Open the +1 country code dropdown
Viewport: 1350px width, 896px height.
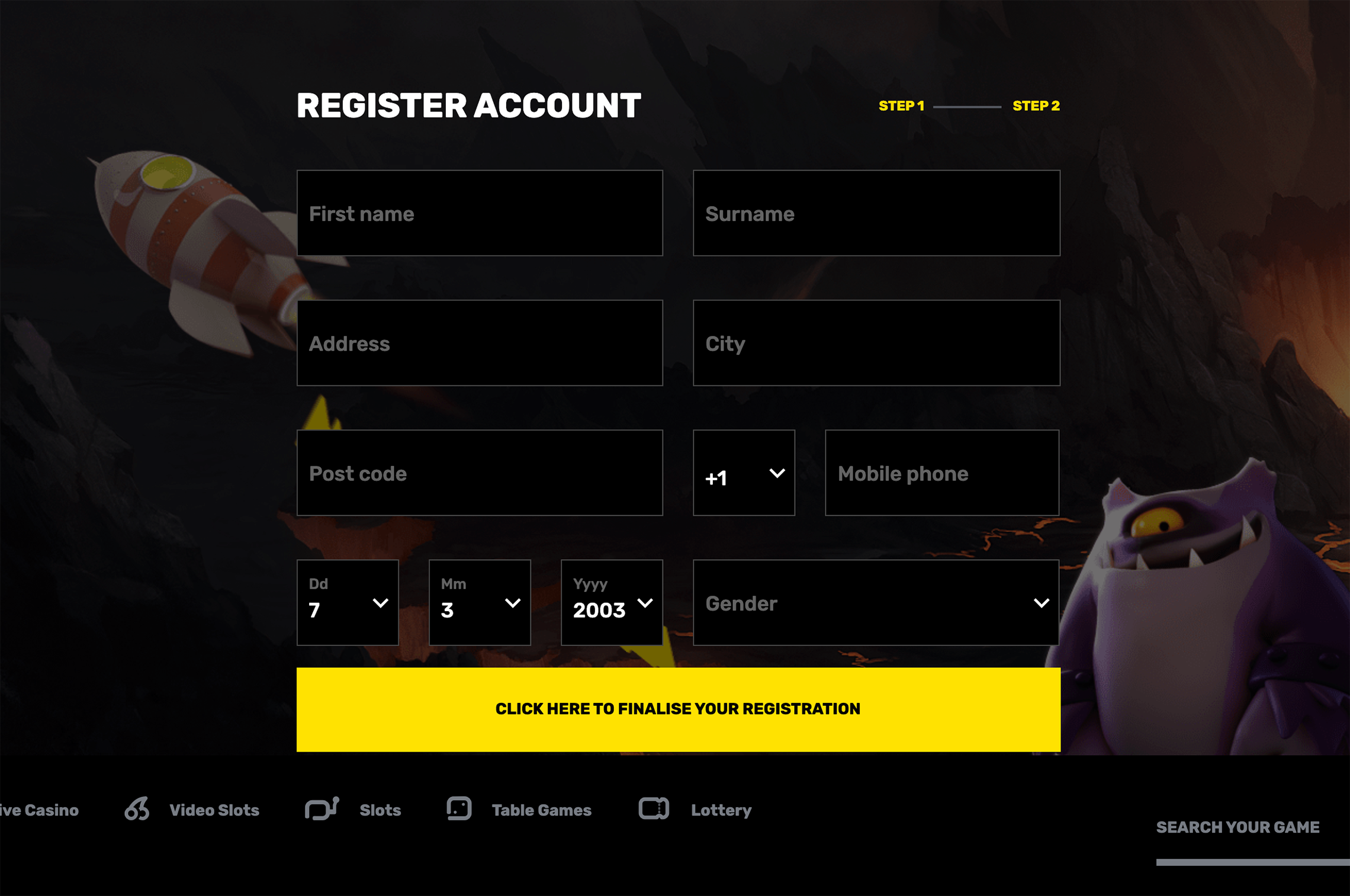tap(744, 473)
